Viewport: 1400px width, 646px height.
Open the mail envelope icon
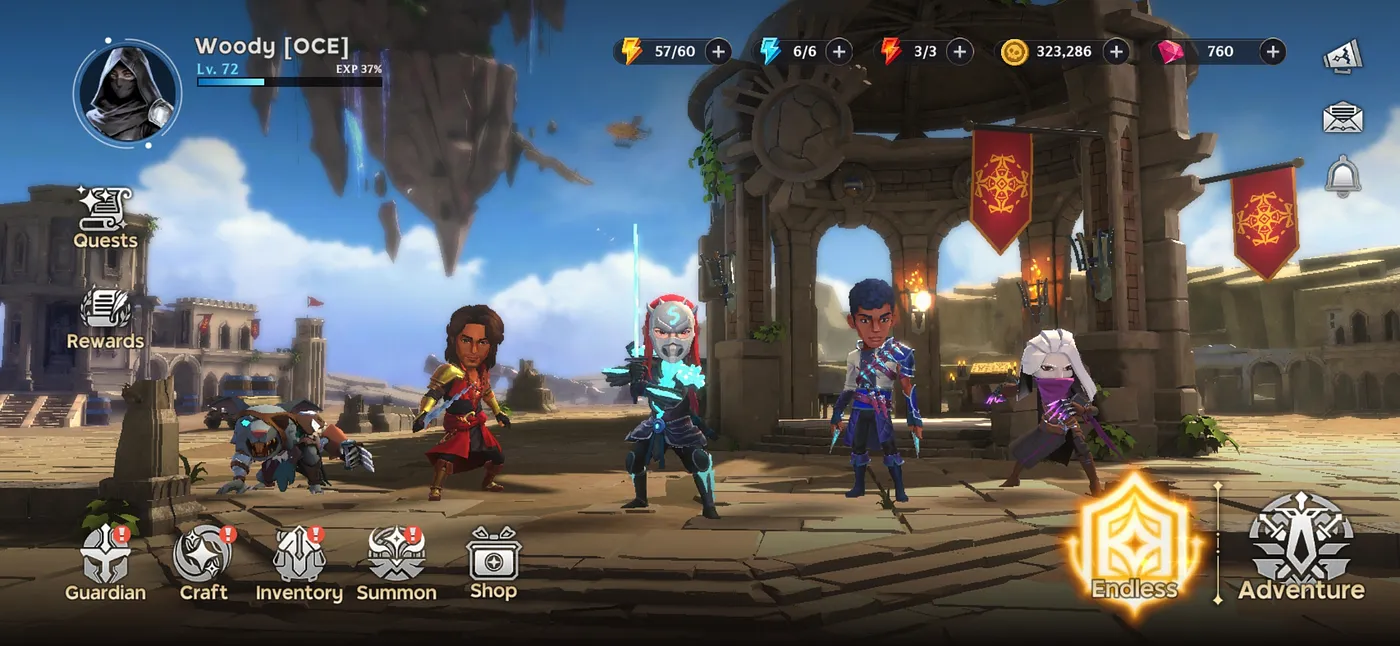click(x=1343, y=118)
